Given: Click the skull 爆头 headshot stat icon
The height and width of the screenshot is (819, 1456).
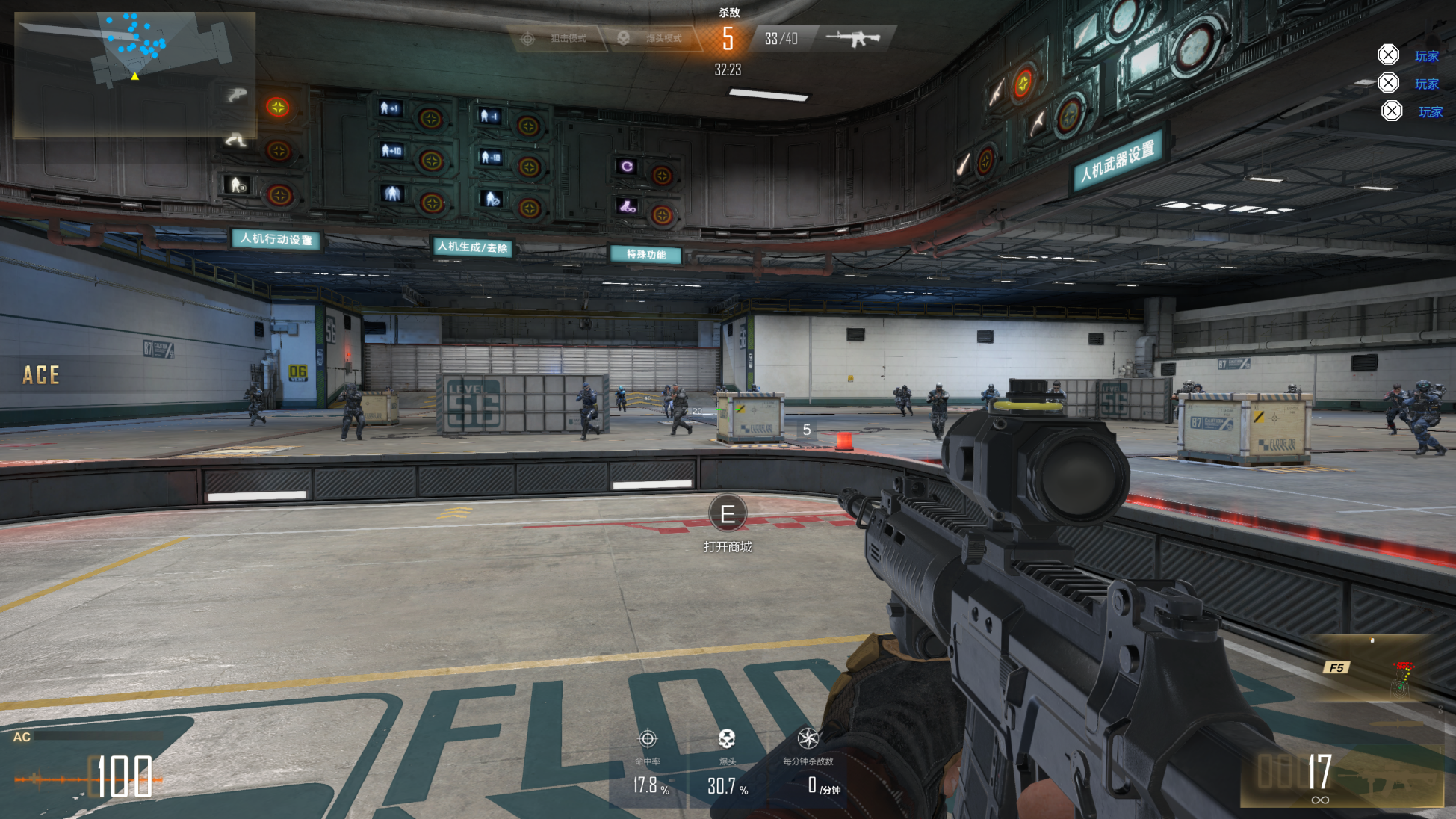Looking at the screenshot, I should (x=726, y=739).
